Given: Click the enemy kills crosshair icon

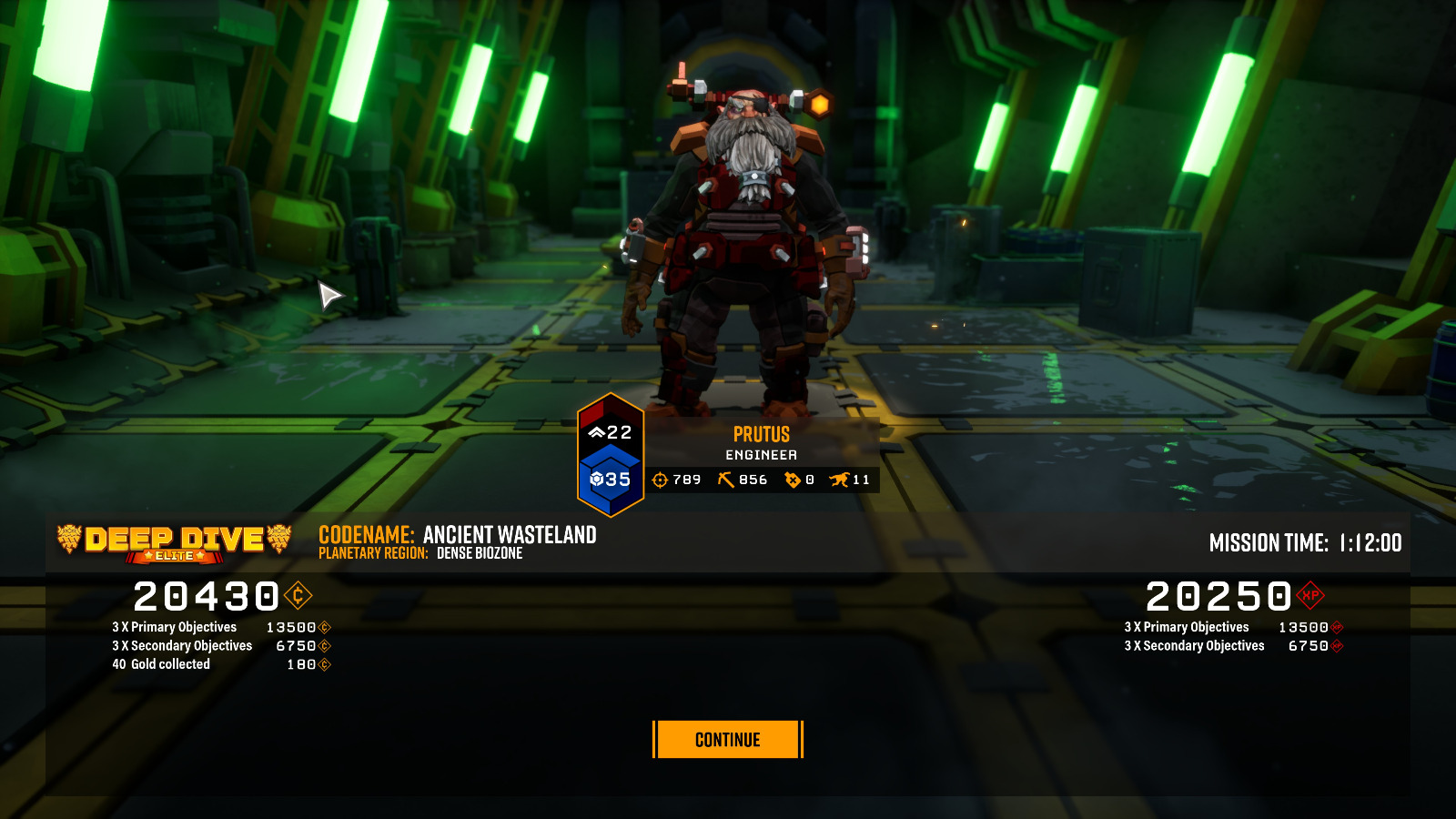Looking at the screenshot, I should (x=661, y=480).
